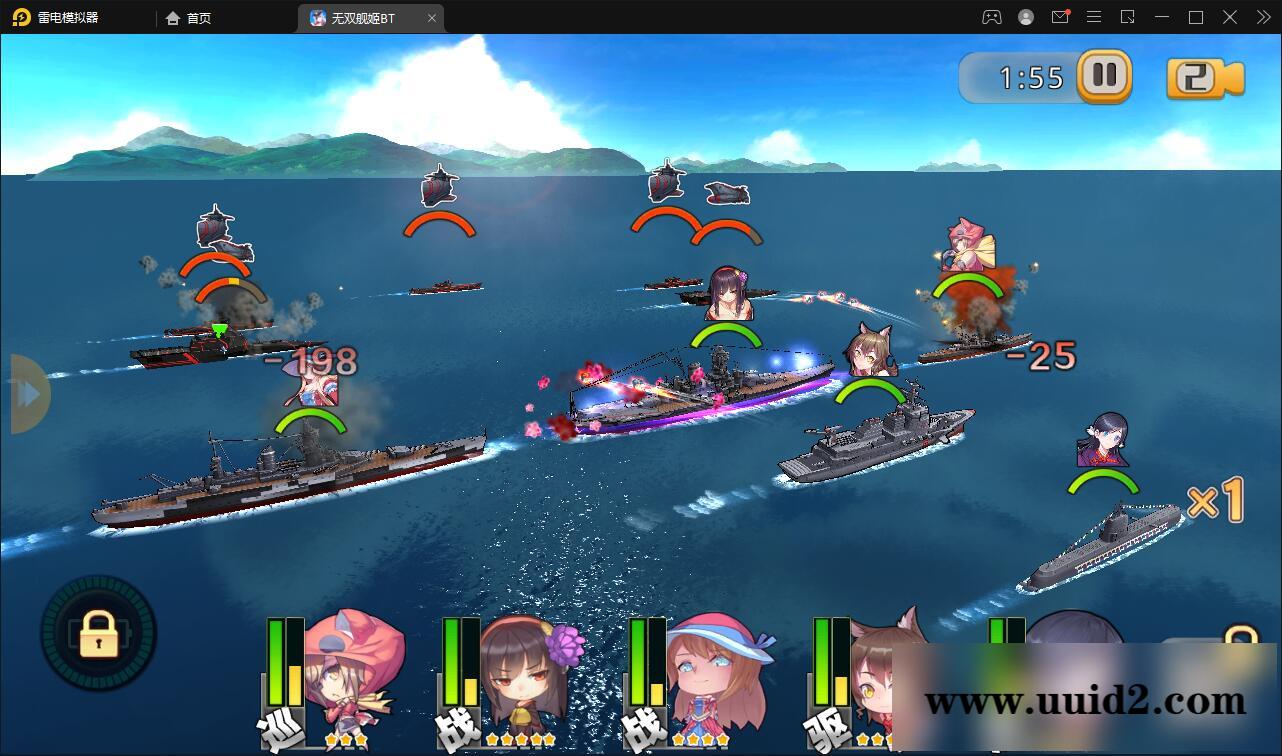Screen dimensions: 1282x756
Task: Open the message envelope with red notification dot
Action: [x=1060, y=17]
